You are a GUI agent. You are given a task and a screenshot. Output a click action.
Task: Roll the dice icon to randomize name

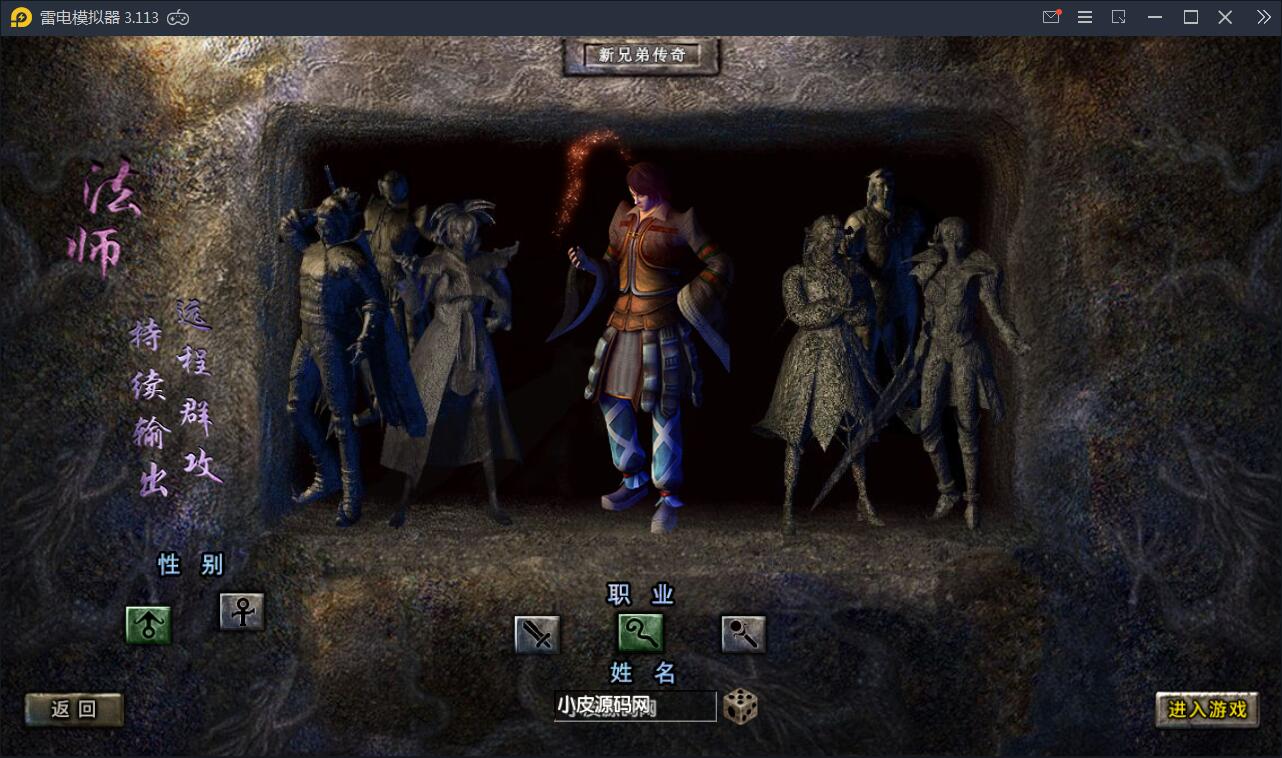[x=738, y=706]
